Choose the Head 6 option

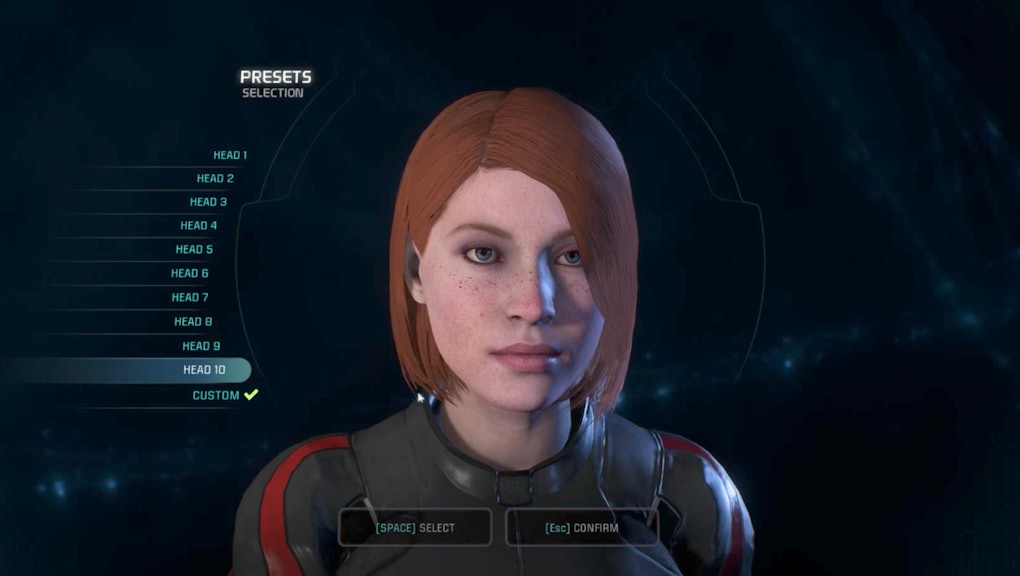[x=190, y=273]
